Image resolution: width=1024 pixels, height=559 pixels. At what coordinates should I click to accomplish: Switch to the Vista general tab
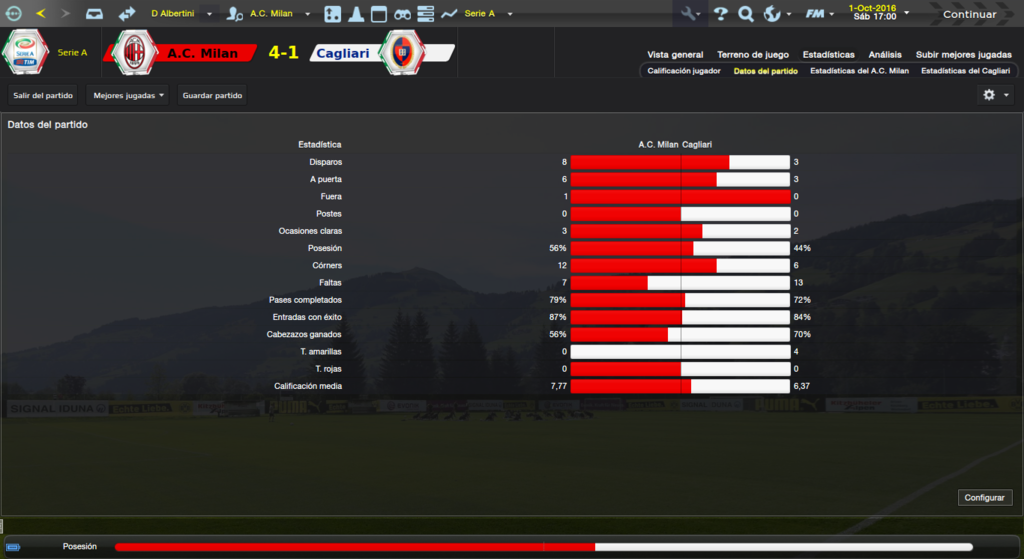(x=675, y=54)
